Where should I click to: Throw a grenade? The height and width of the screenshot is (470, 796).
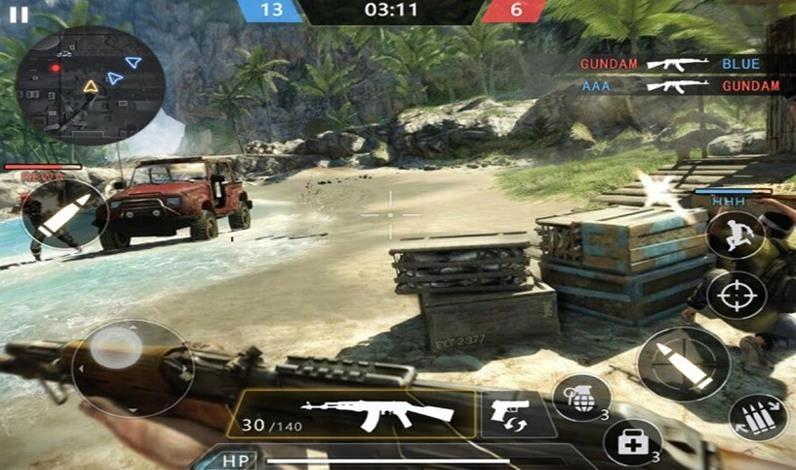(580, 397)
